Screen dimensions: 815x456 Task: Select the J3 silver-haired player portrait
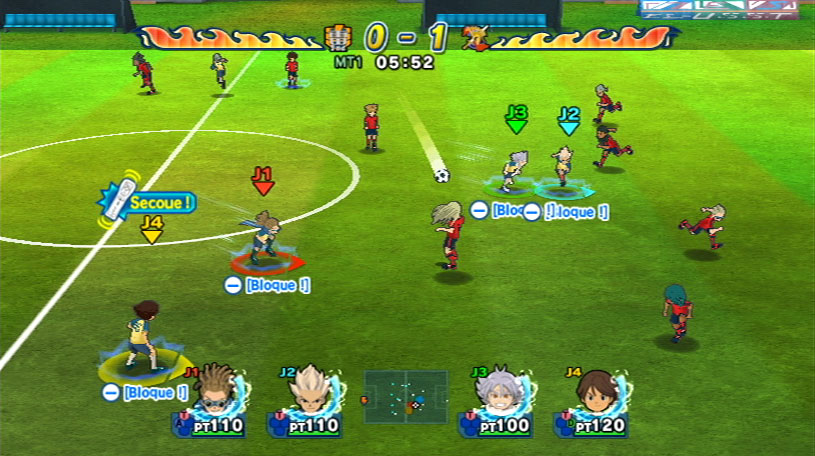[x=497, y=391]
